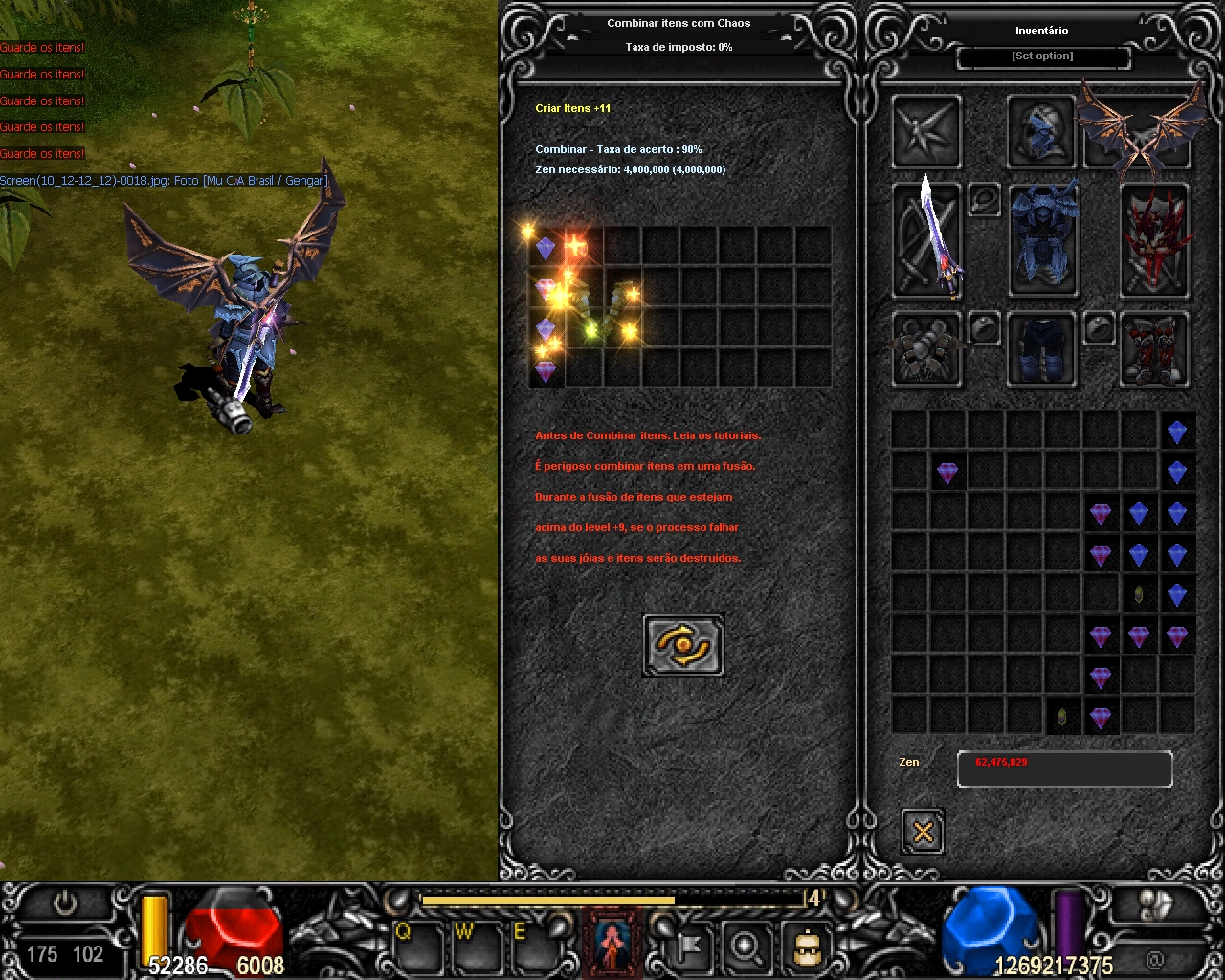
Task: Select the Q hotkey item slot
Action: pyautogui.click(x=417, y=947)
